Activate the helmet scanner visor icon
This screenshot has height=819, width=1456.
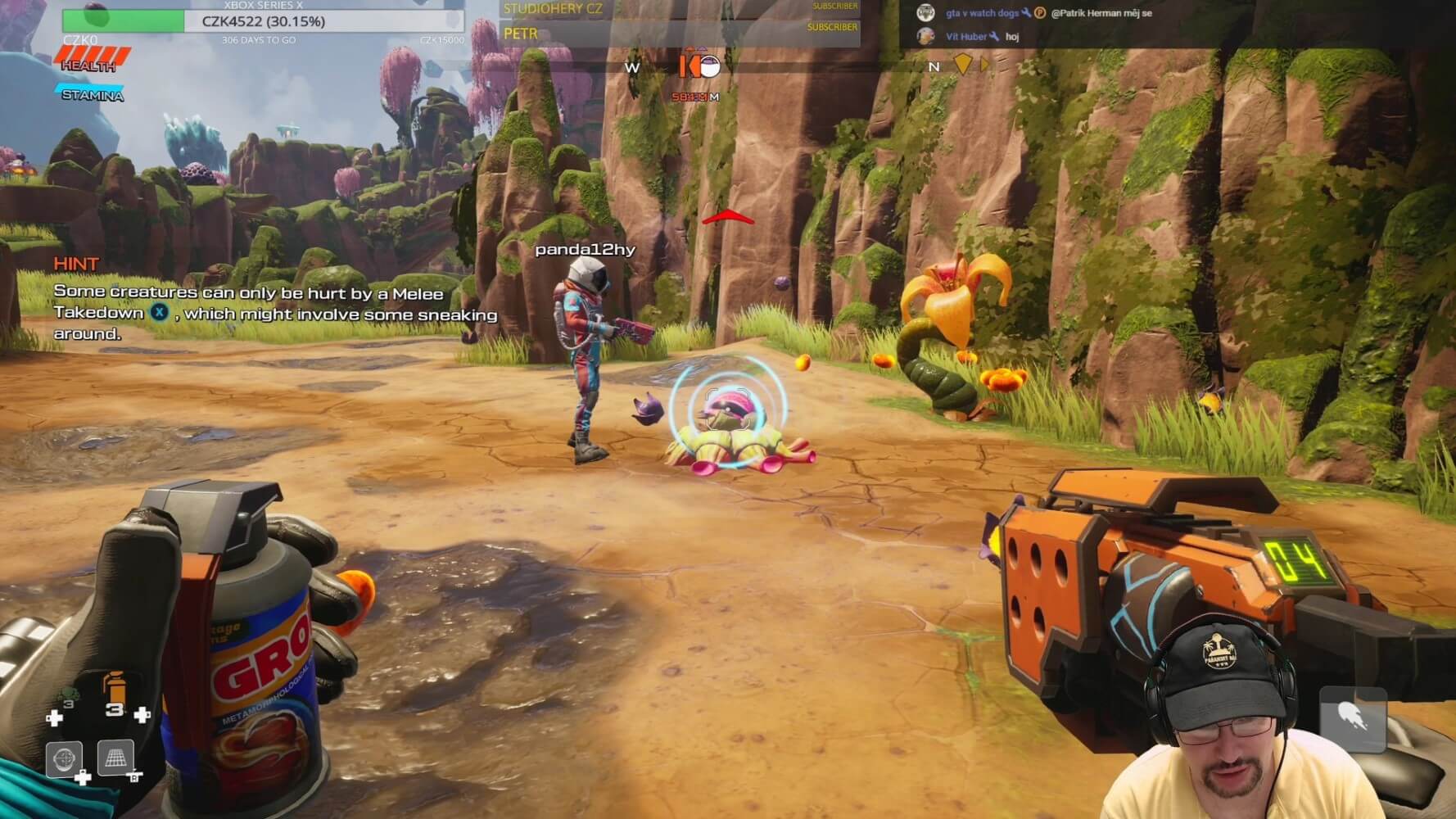(65, 758)
